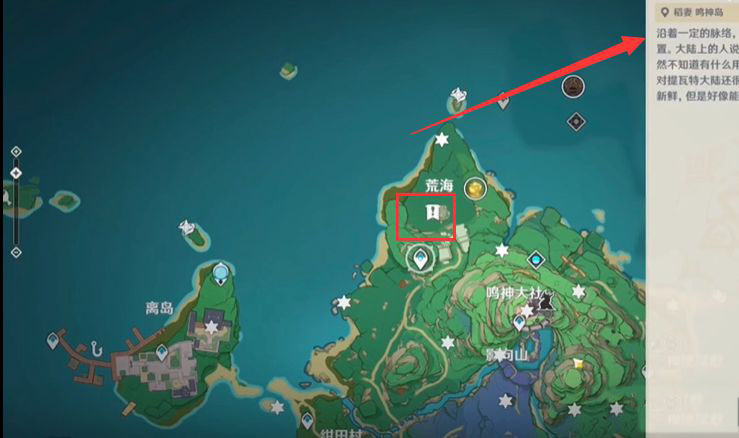The width and height of the screenshot is (739, 438).
Task: Select the fishing hook marker near Ritou docks
Action: (x=95, y=350)
